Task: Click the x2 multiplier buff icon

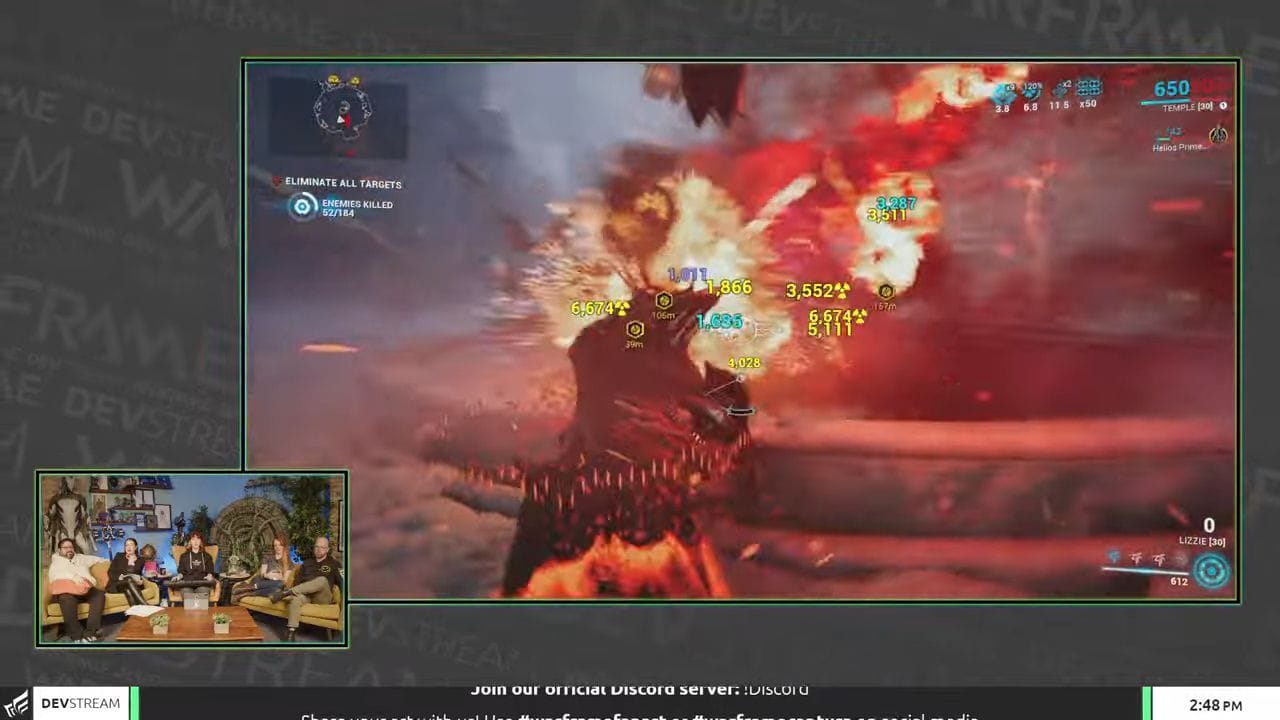Action: (1061, 88)
